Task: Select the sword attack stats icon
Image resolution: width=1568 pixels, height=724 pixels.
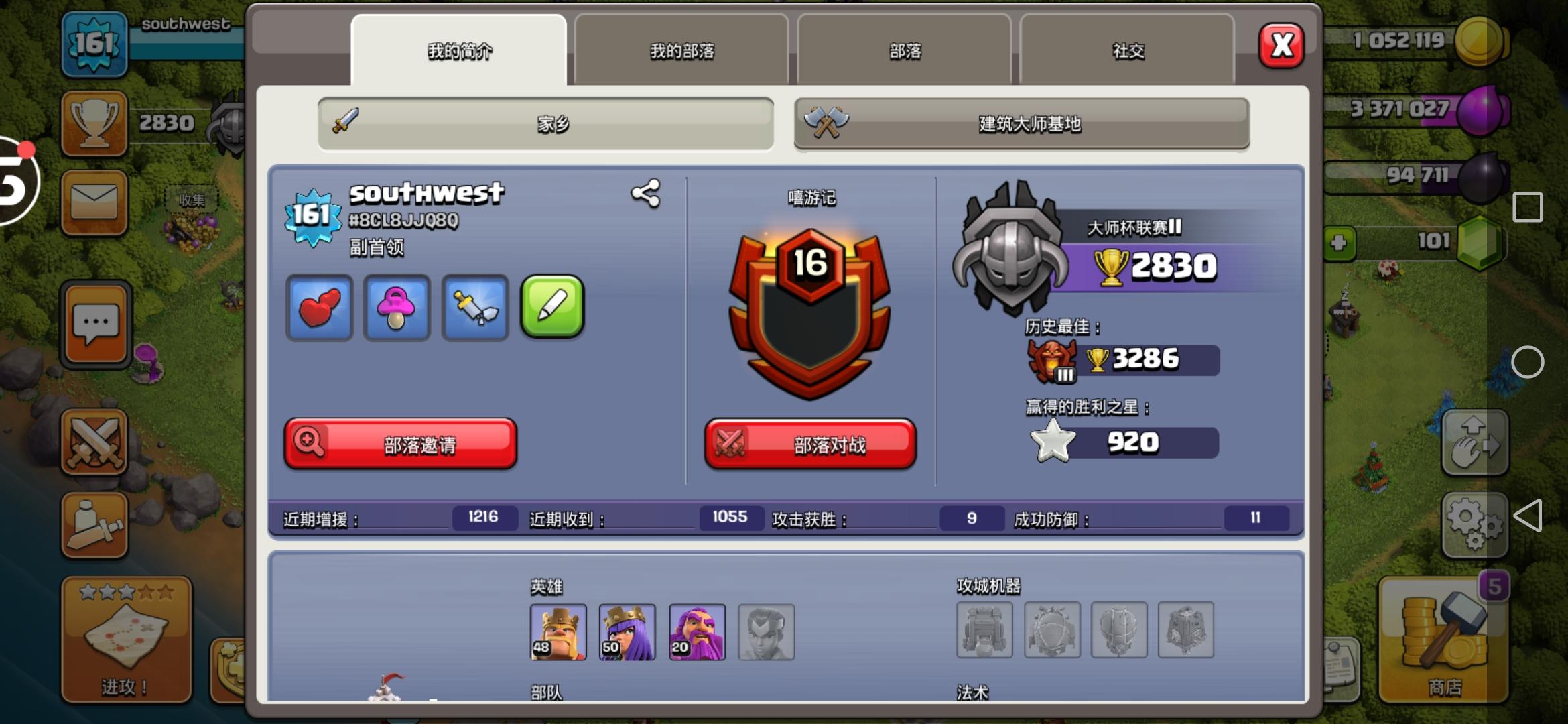Action: point(474,308)
